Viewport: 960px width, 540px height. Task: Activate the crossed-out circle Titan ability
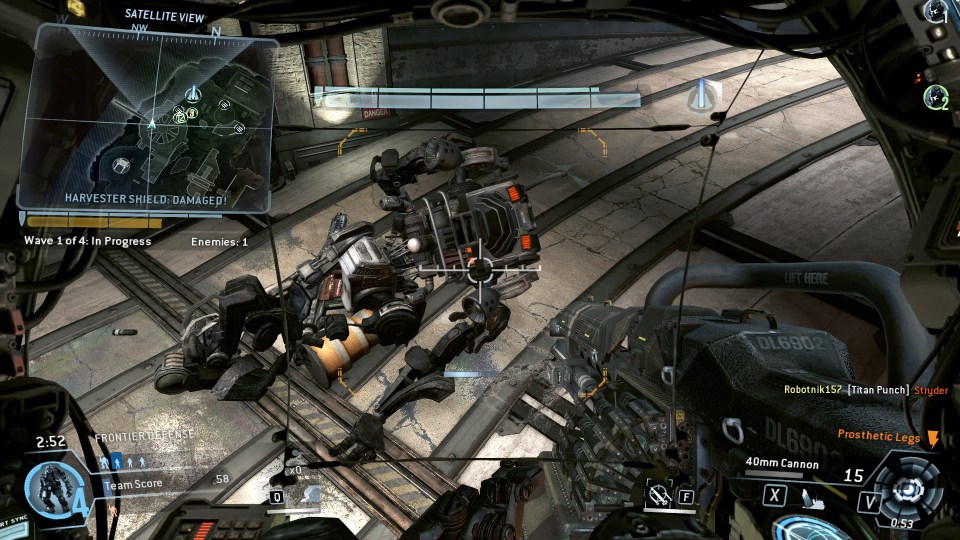click(658, 494)
